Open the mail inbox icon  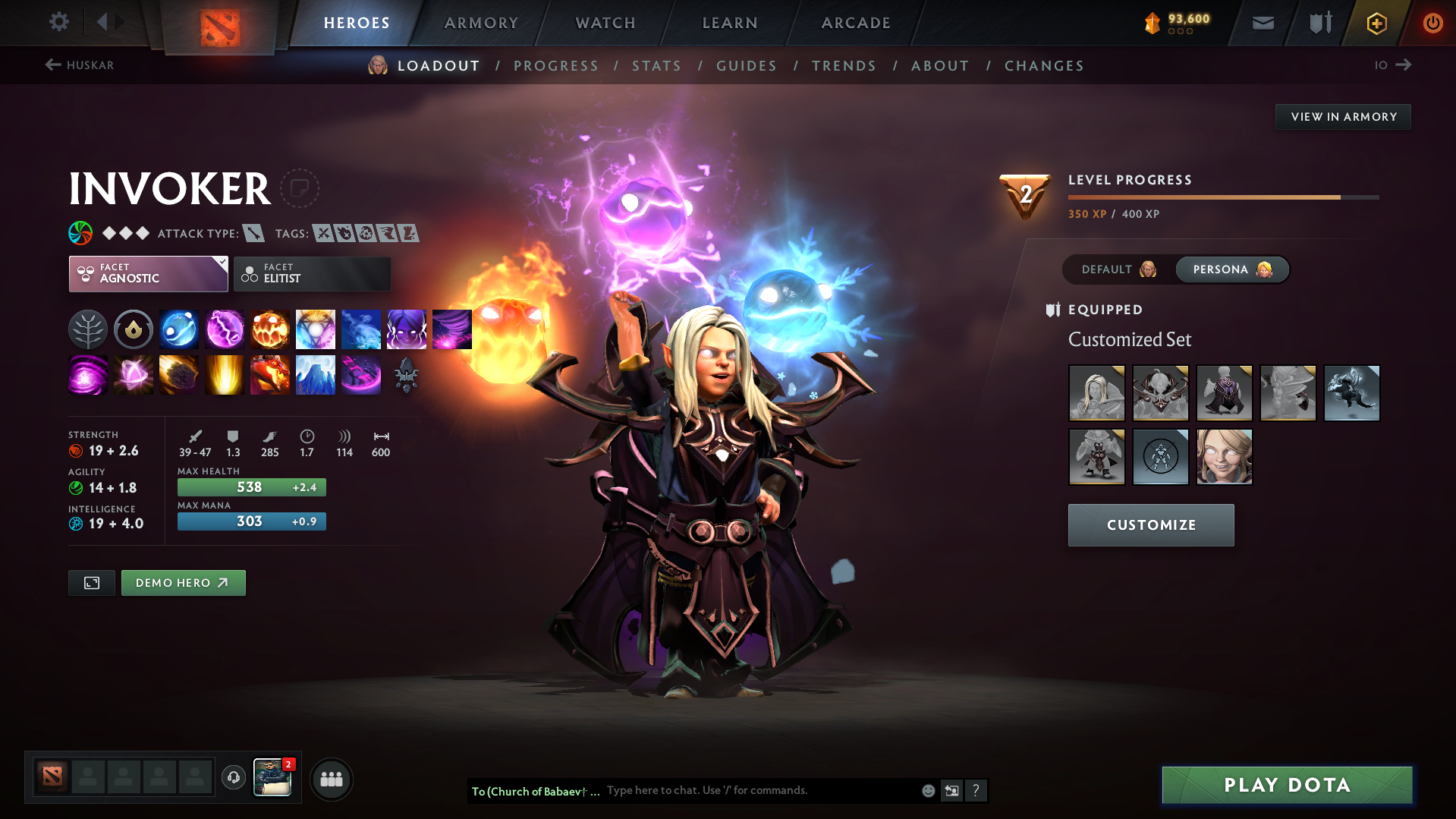click(x=1262, y=23)
